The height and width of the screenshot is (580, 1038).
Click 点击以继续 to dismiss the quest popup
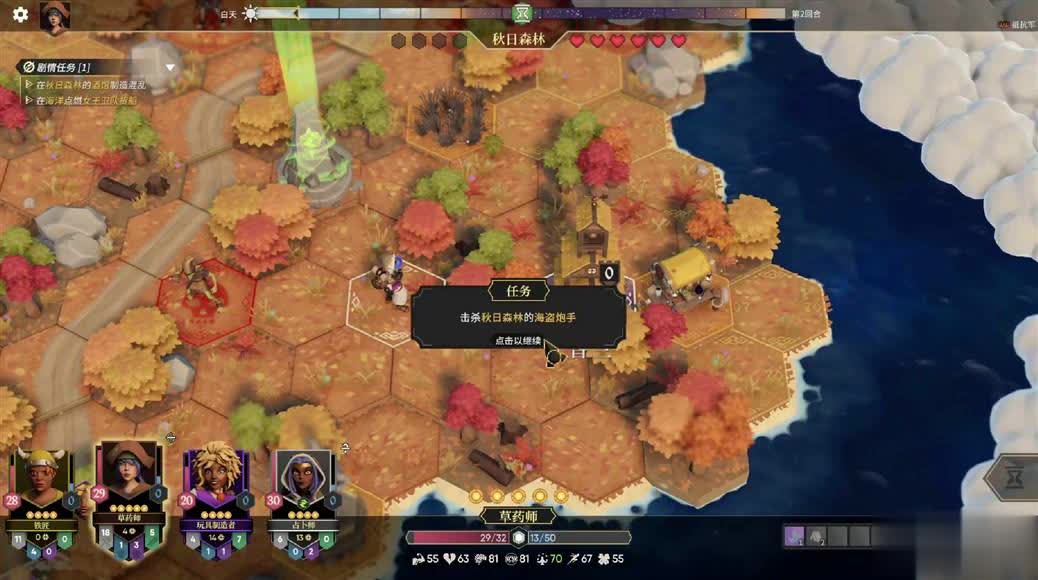518,340
